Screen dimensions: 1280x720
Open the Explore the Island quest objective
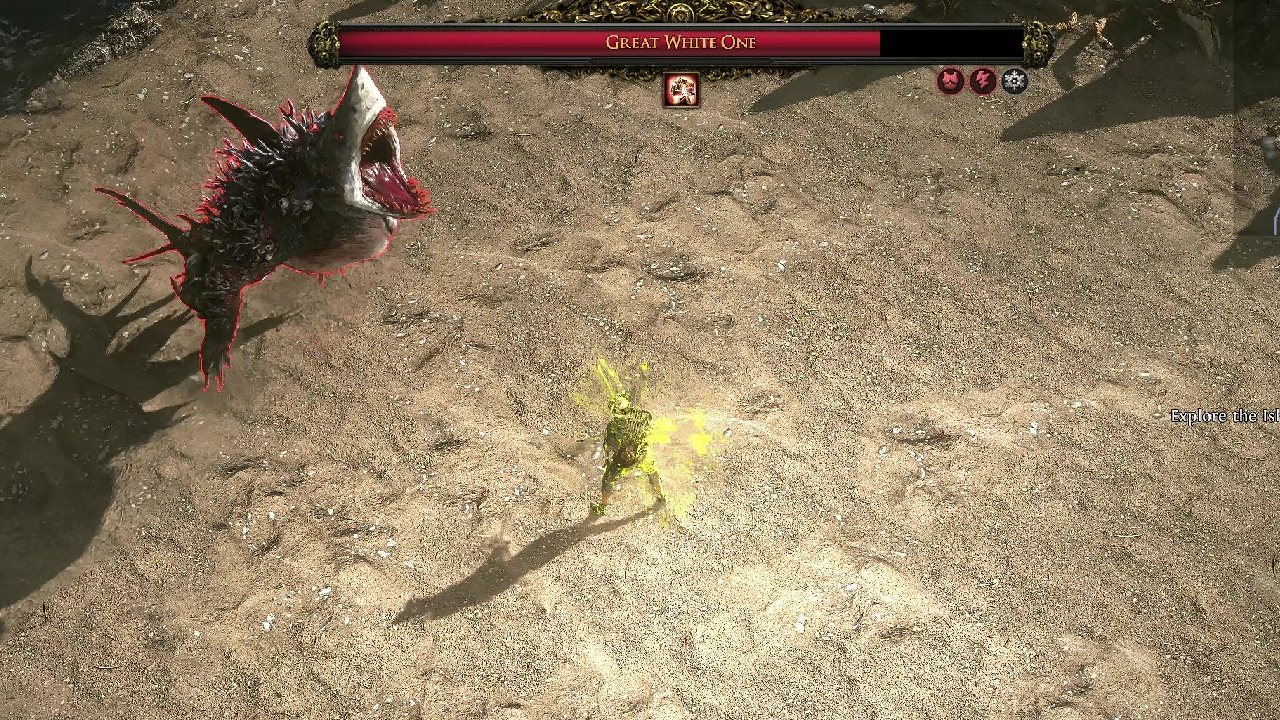pyautogui.click(x=1225, y=416)
